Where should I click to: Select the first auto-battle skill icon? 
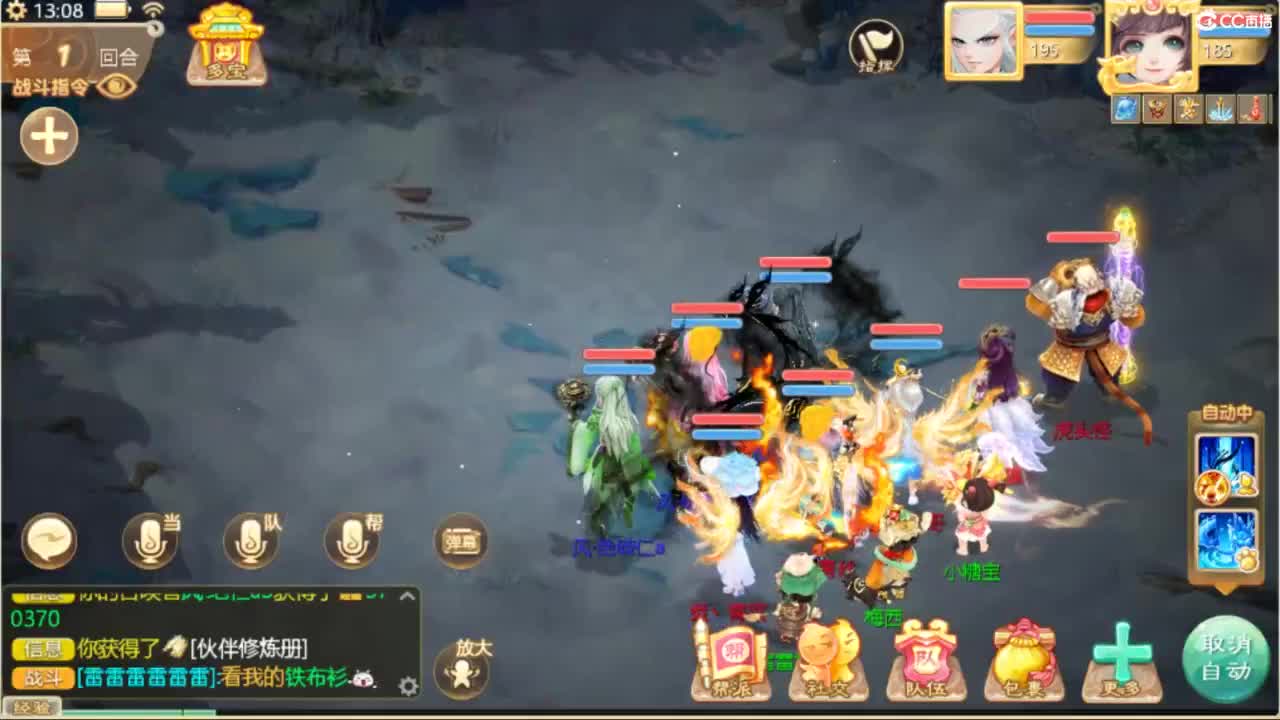(1225, 460)
